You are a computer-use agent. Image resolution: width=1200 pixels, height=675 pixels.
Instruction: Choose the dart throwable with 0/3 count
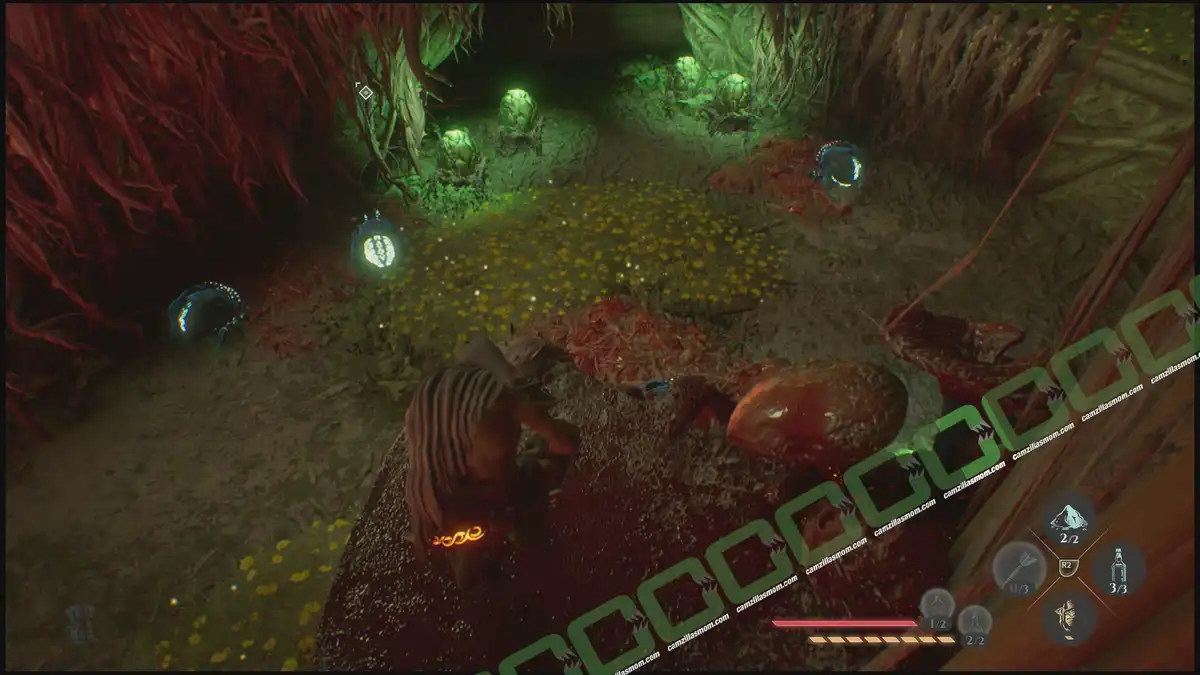pyautogui.click(x=1019, y=570)
